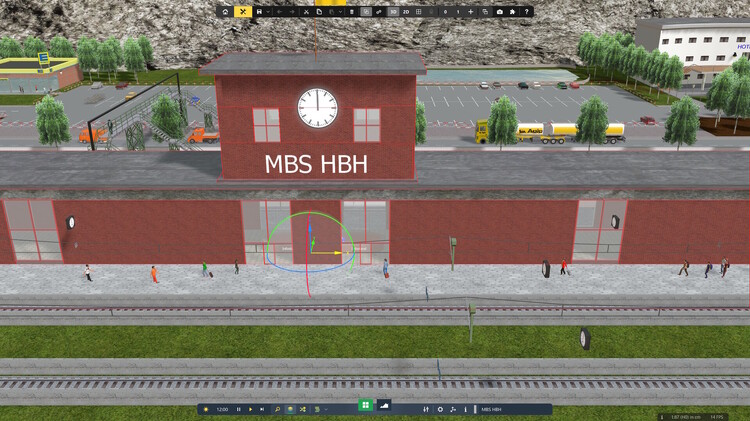The height and width of the screenshot is (421, 750).
Task: Save the layout with the floppy disk icon
Action: coord(259,12)
